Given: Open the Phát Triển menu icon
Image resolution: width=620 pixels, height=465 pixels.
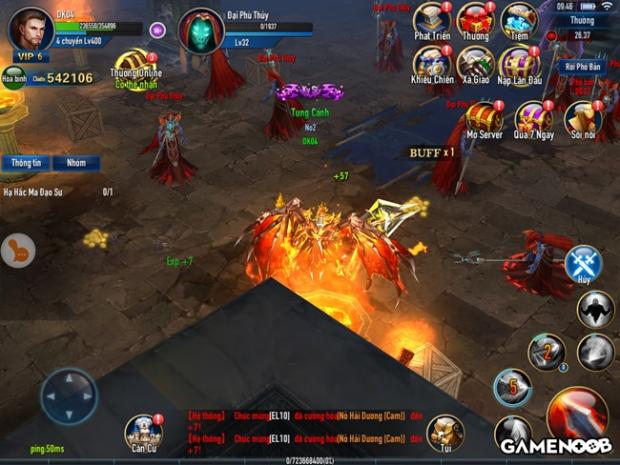Looking at the screenshot, I should click(x=432, y=19).
